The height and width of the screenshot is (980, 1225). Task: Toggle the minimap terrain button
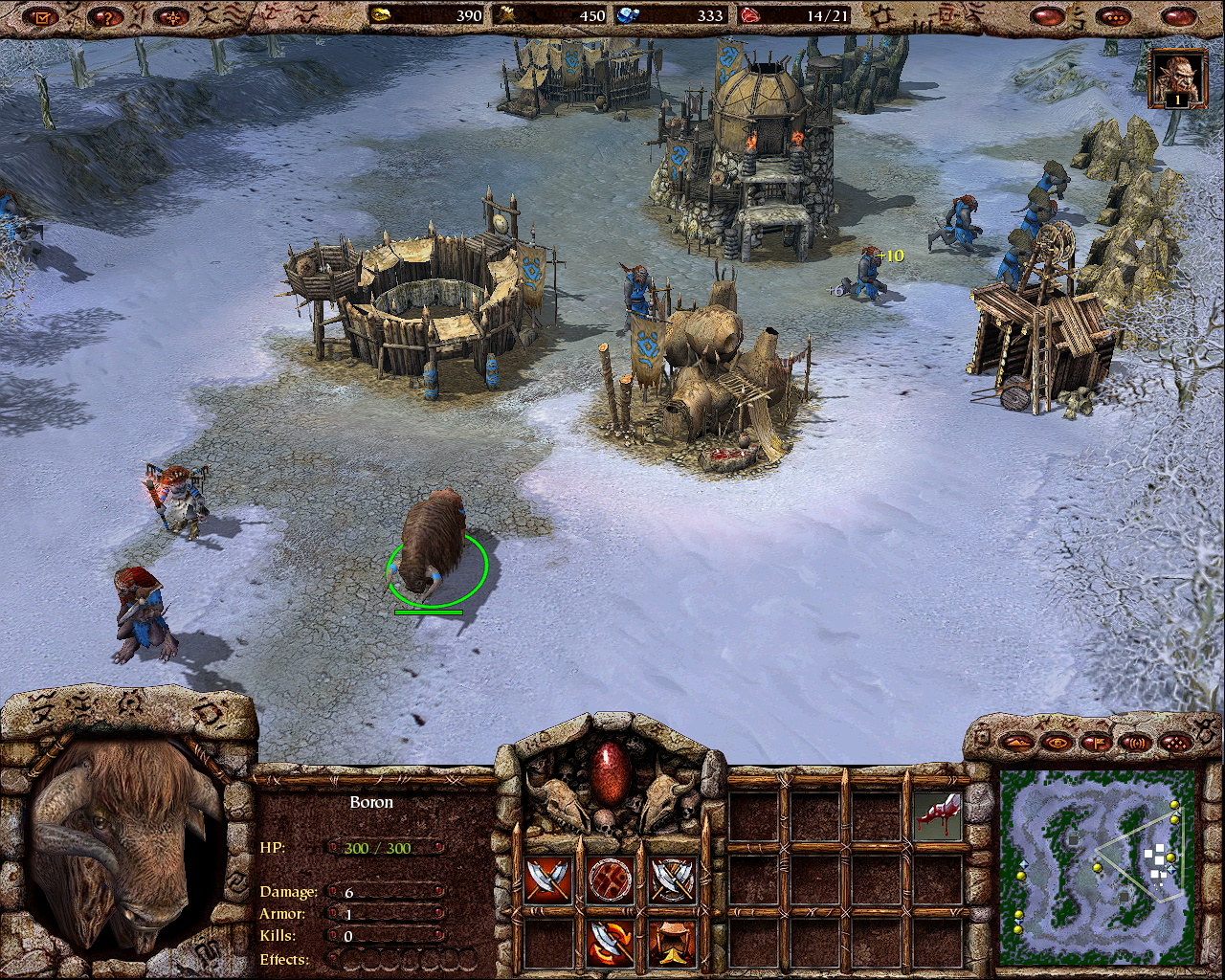(1017, 742)
